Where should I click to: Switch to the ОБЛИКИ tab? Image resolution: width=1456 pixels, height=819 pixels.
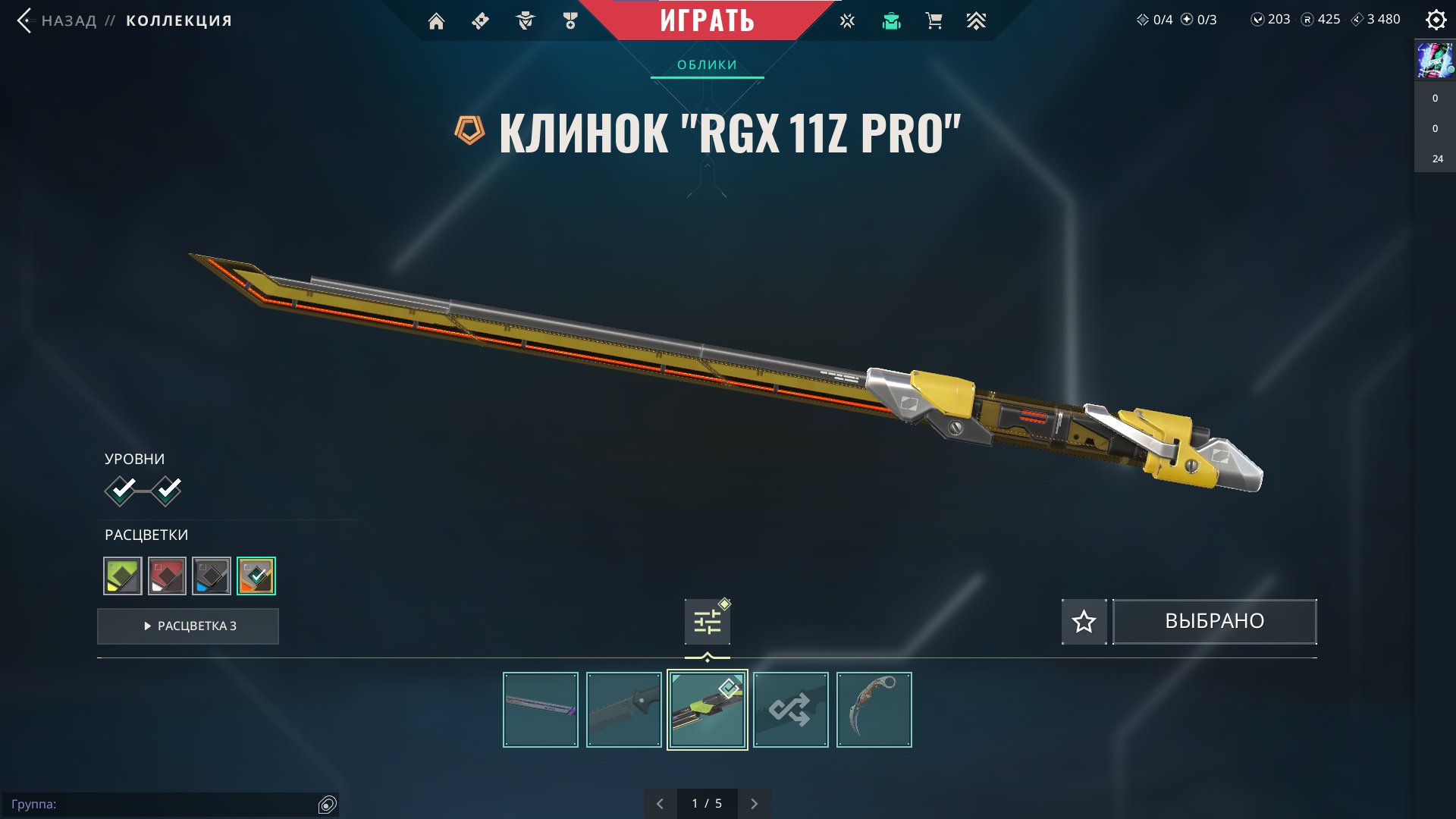707,65
